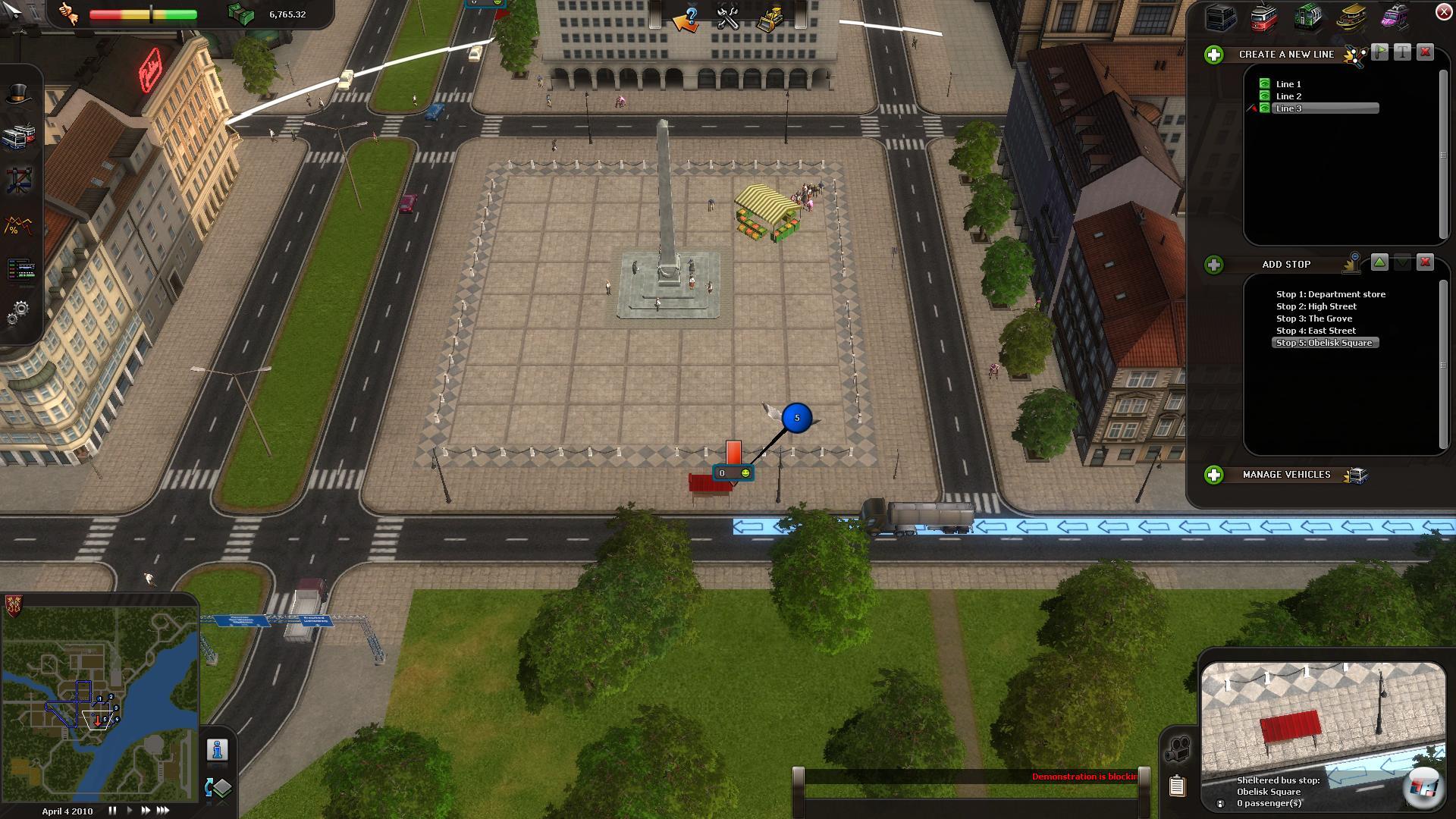Select the tram vehicle type

click(1264, 17)
